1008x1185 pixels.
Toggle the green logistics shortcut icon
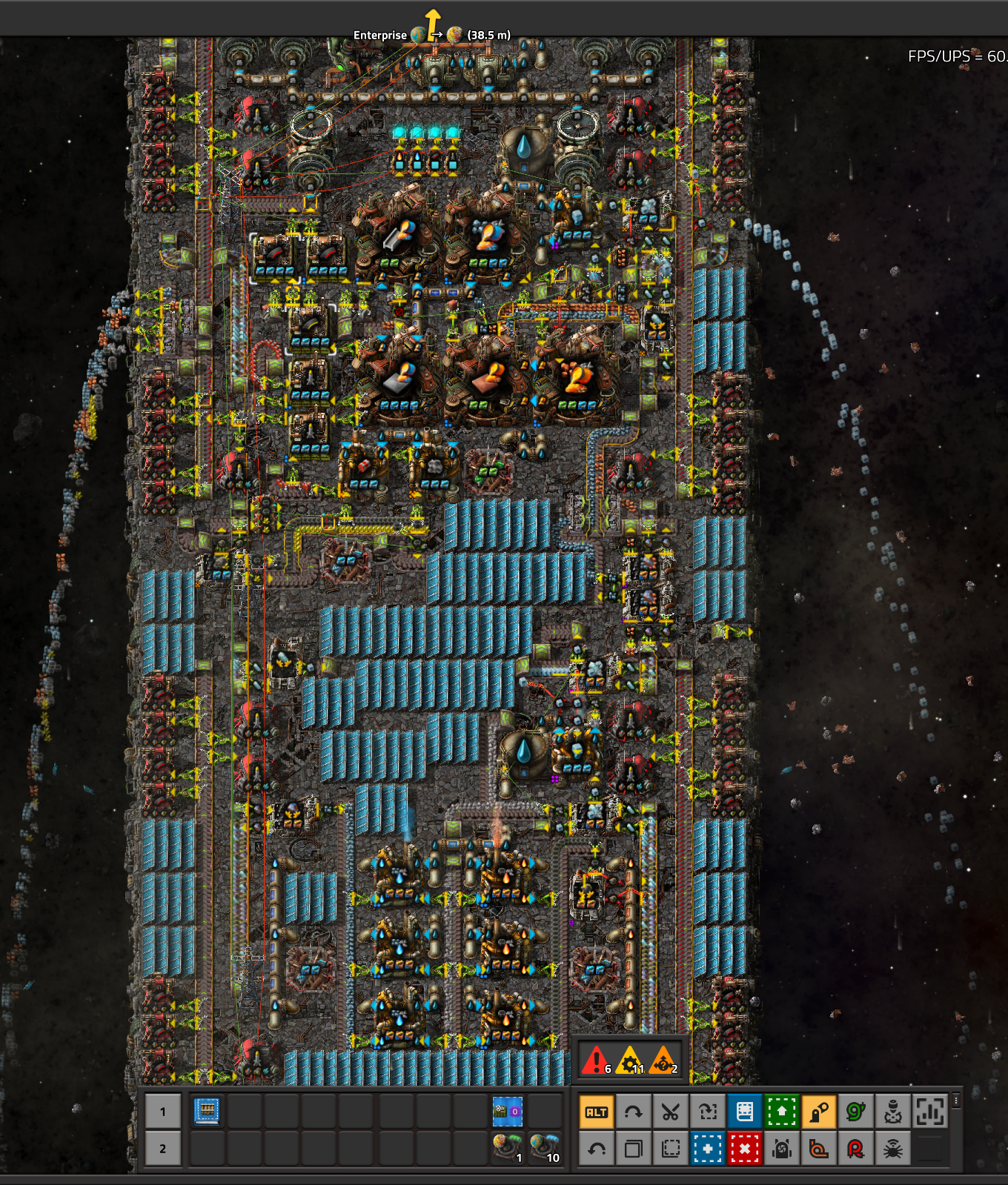(x=856, y=1112)
